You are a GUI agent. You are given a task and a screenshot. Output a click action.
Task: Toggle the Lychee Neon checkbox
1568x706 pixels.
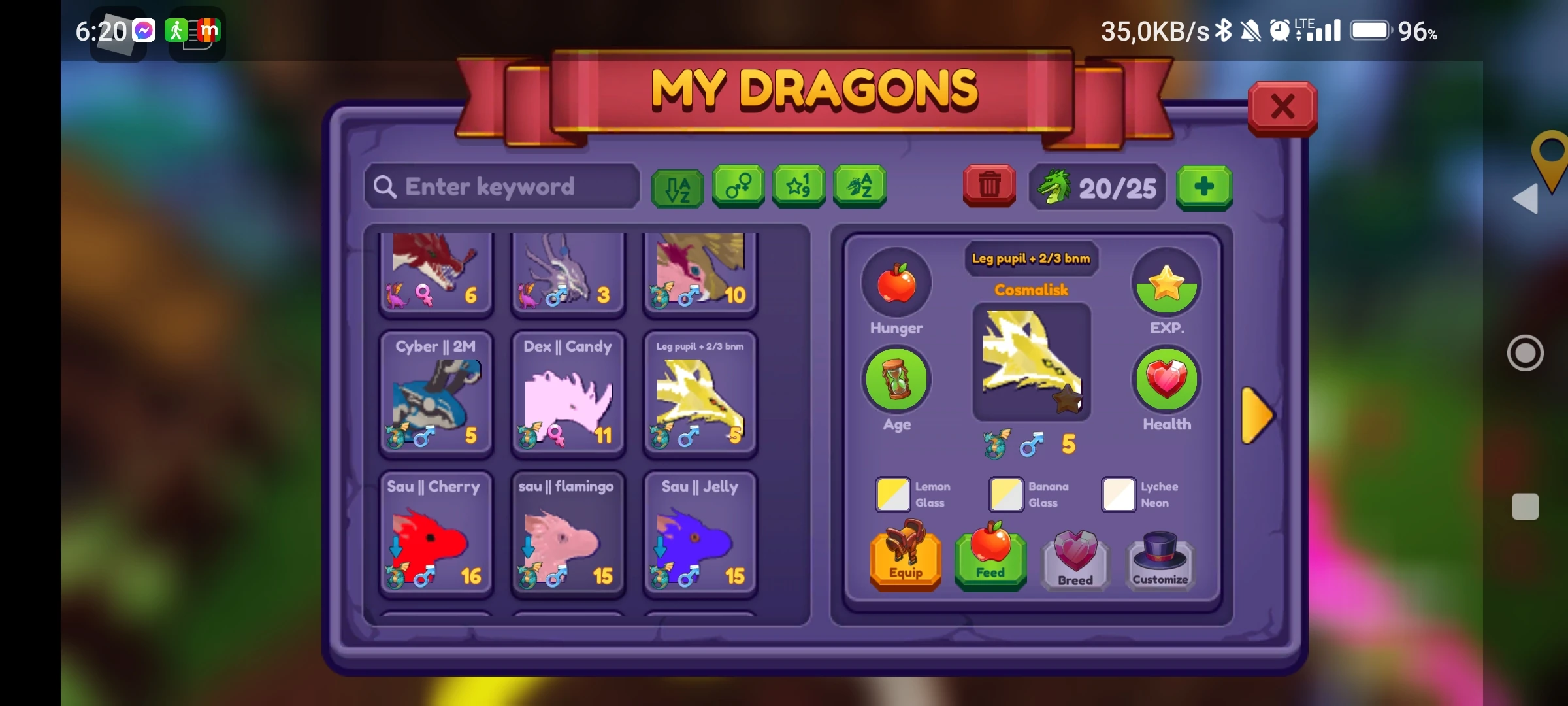click(1118, 495)
